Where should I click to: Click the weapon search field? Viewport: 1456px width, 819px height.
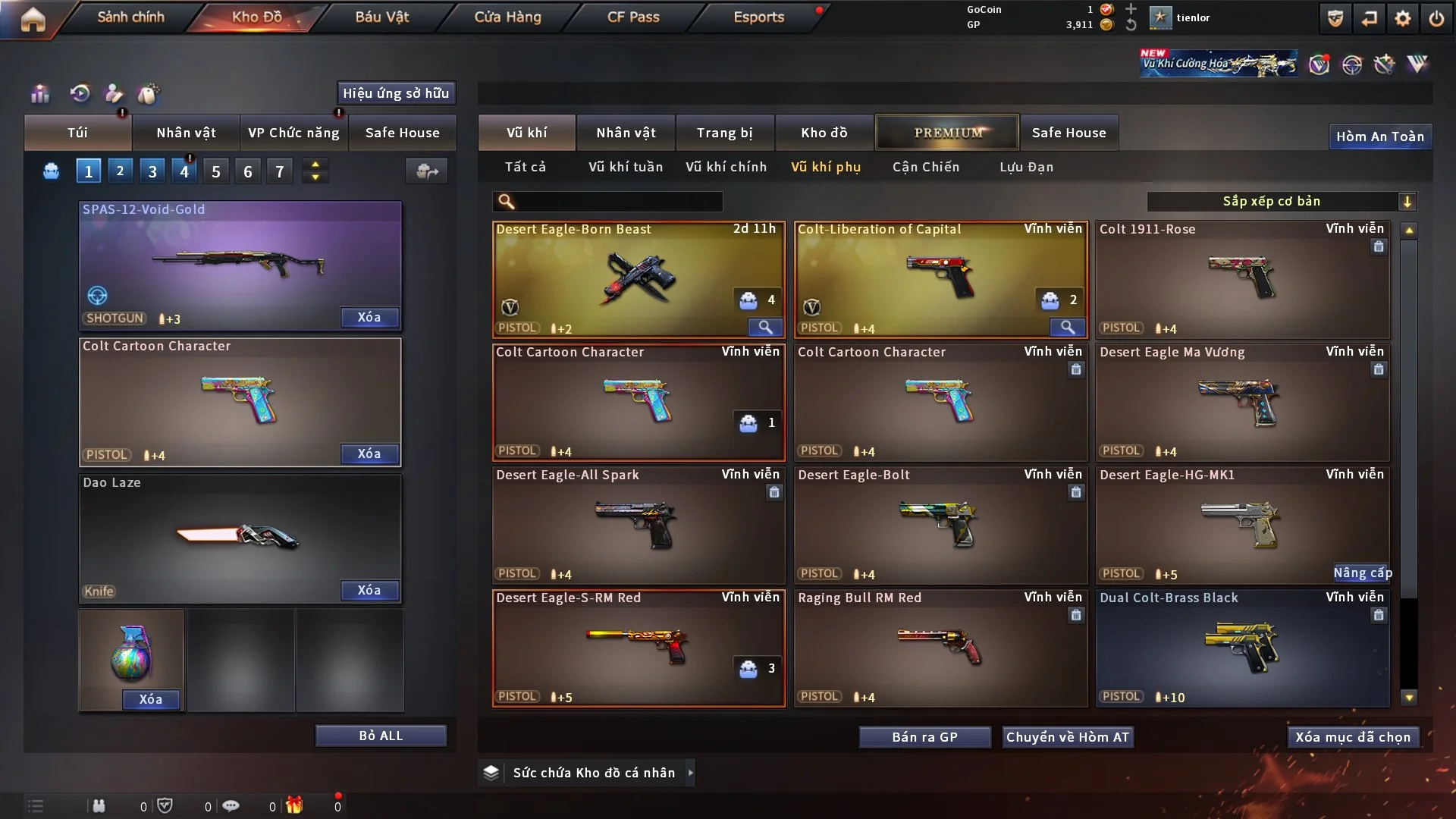point(618,202)
